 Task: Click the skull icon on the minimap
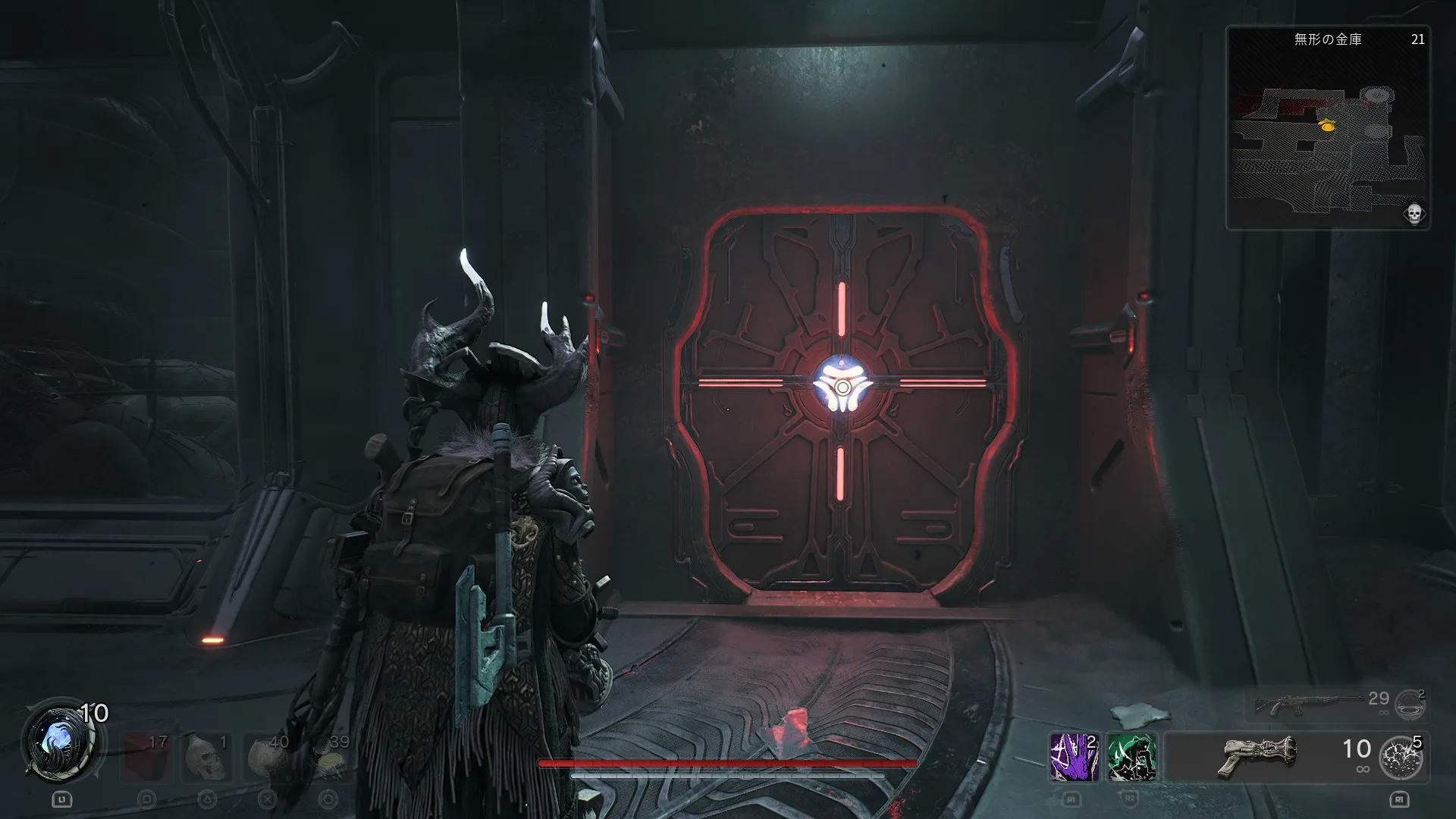(1414, 214)
